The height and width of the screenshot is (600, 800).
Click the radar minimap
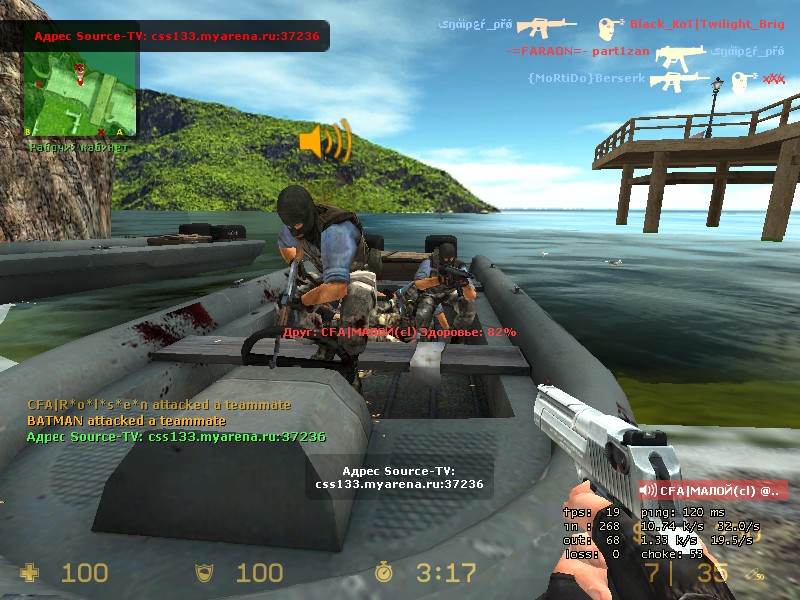[81, 95]
